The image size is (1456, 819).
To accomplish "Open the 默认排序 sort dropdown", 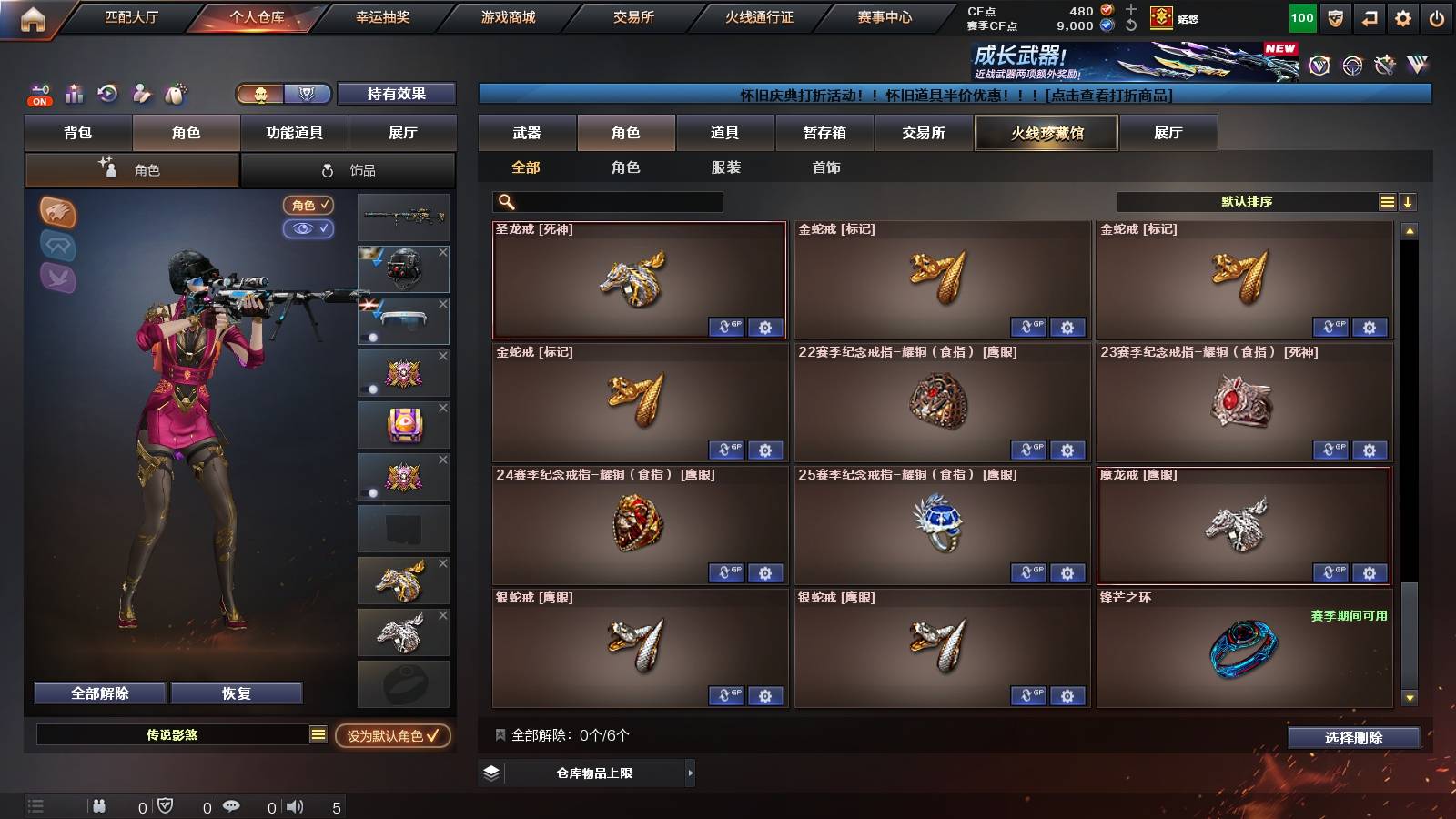I will click(x=1247, y=201).
